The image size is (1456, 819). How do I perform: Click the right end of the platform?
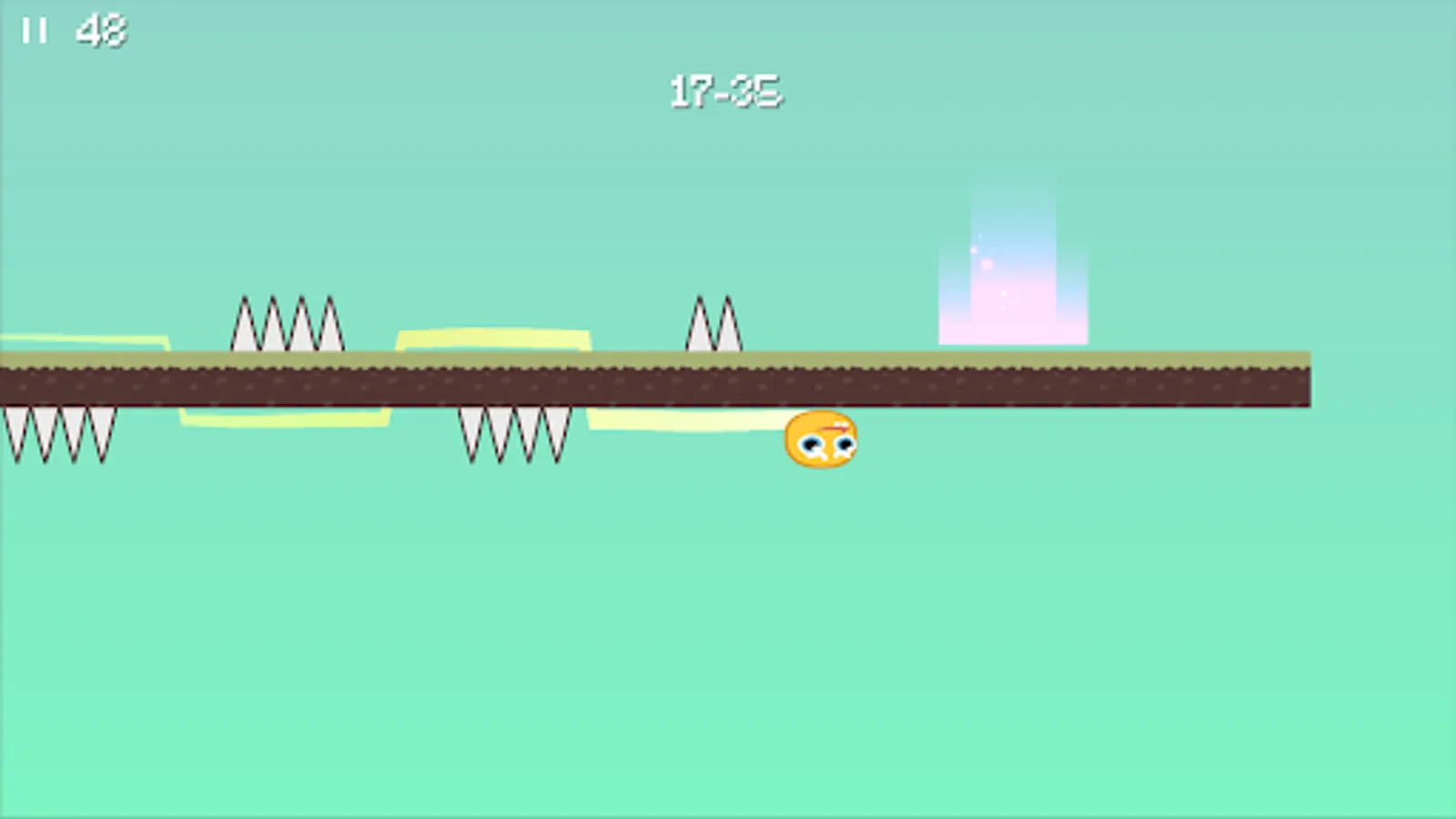(1301, 378)
